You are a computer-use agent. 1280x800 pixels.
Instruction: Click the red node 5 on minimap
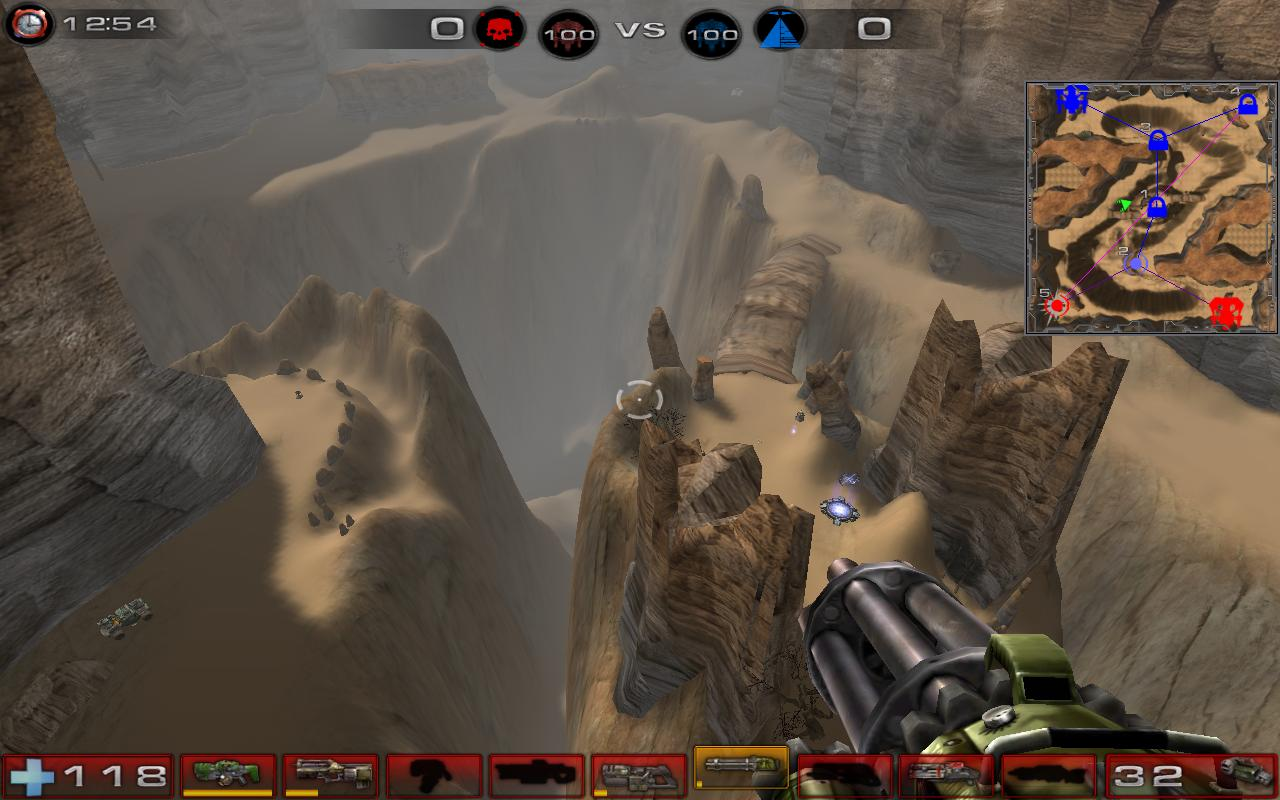click(x=1057, y=303)
